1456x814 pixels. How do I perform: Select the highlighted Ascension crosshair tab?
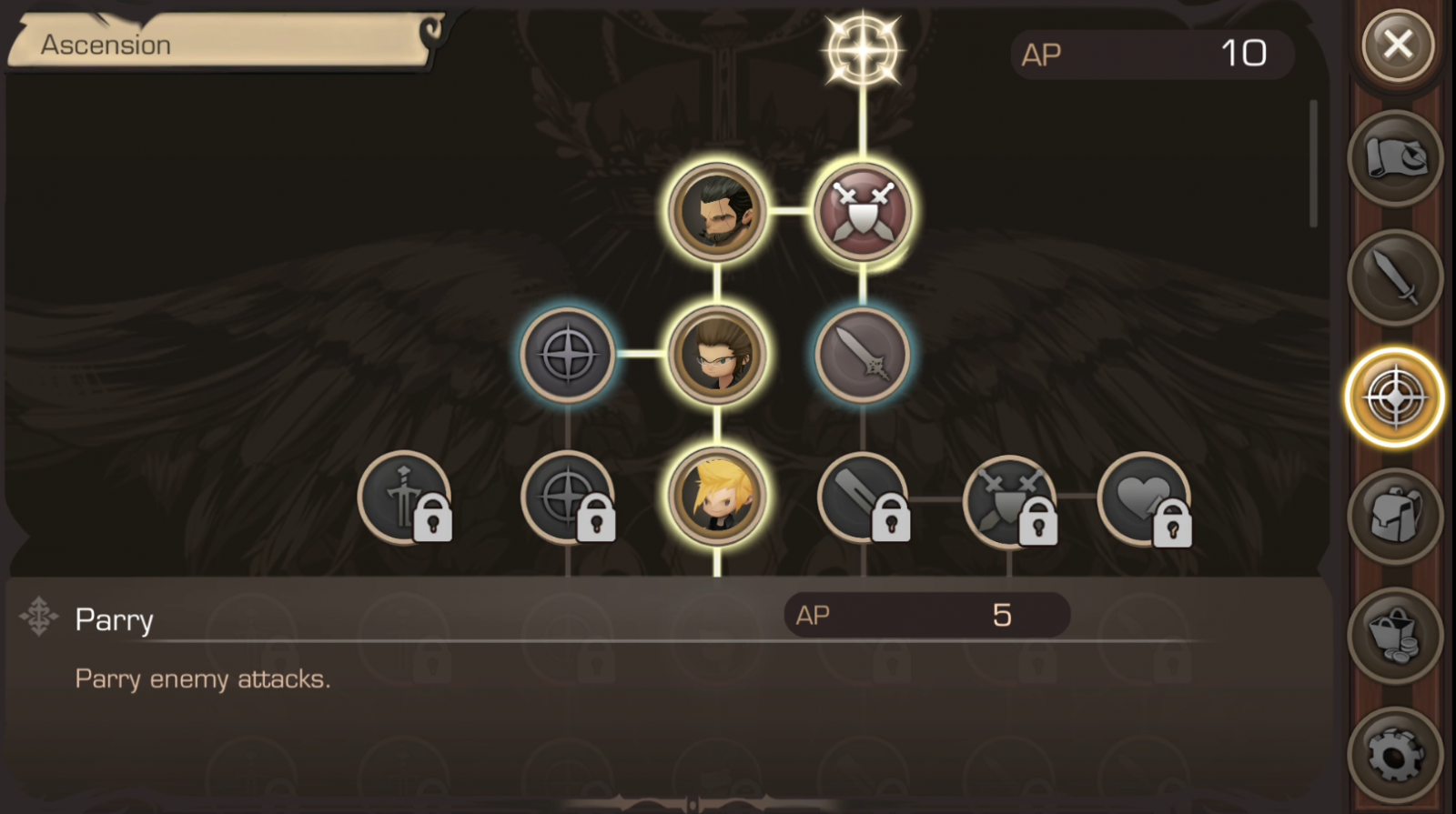click(1394, 397)
